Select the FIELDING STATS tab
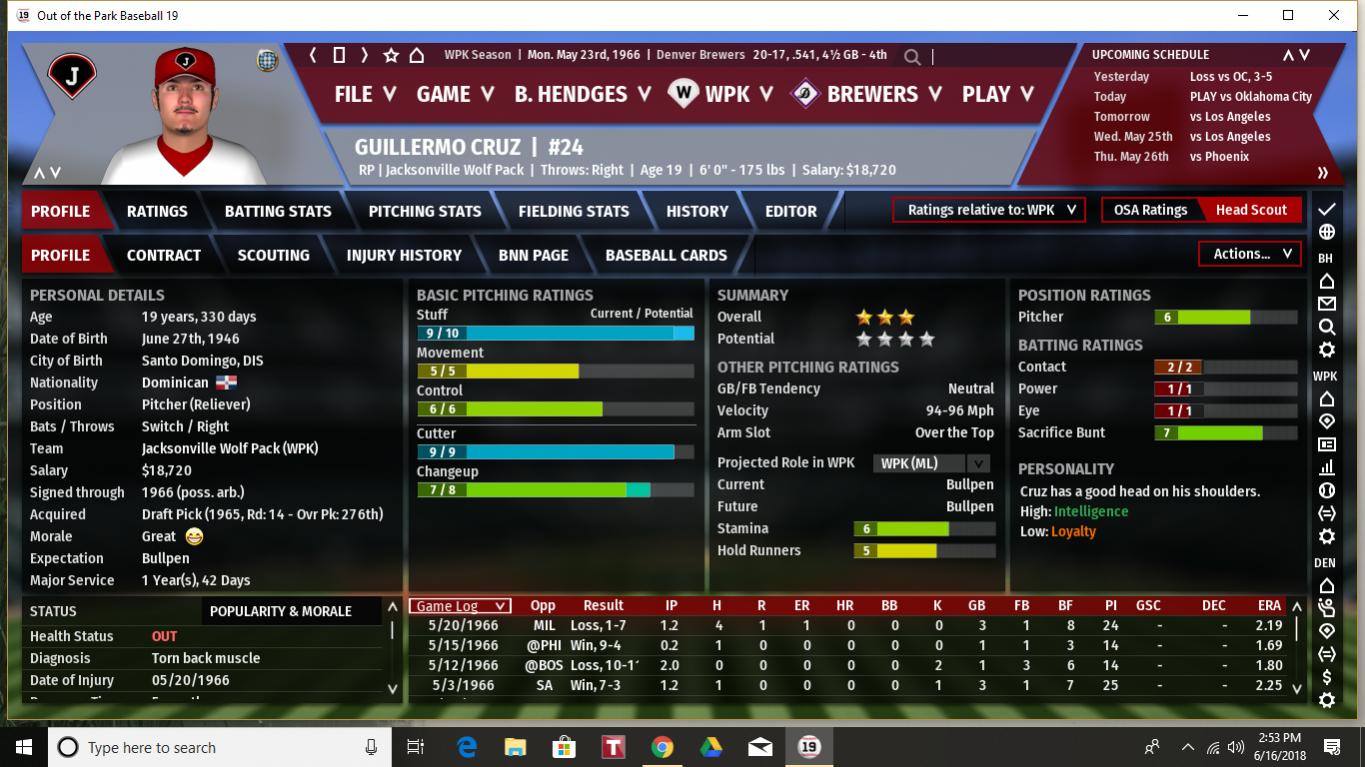 pos(574,211)
